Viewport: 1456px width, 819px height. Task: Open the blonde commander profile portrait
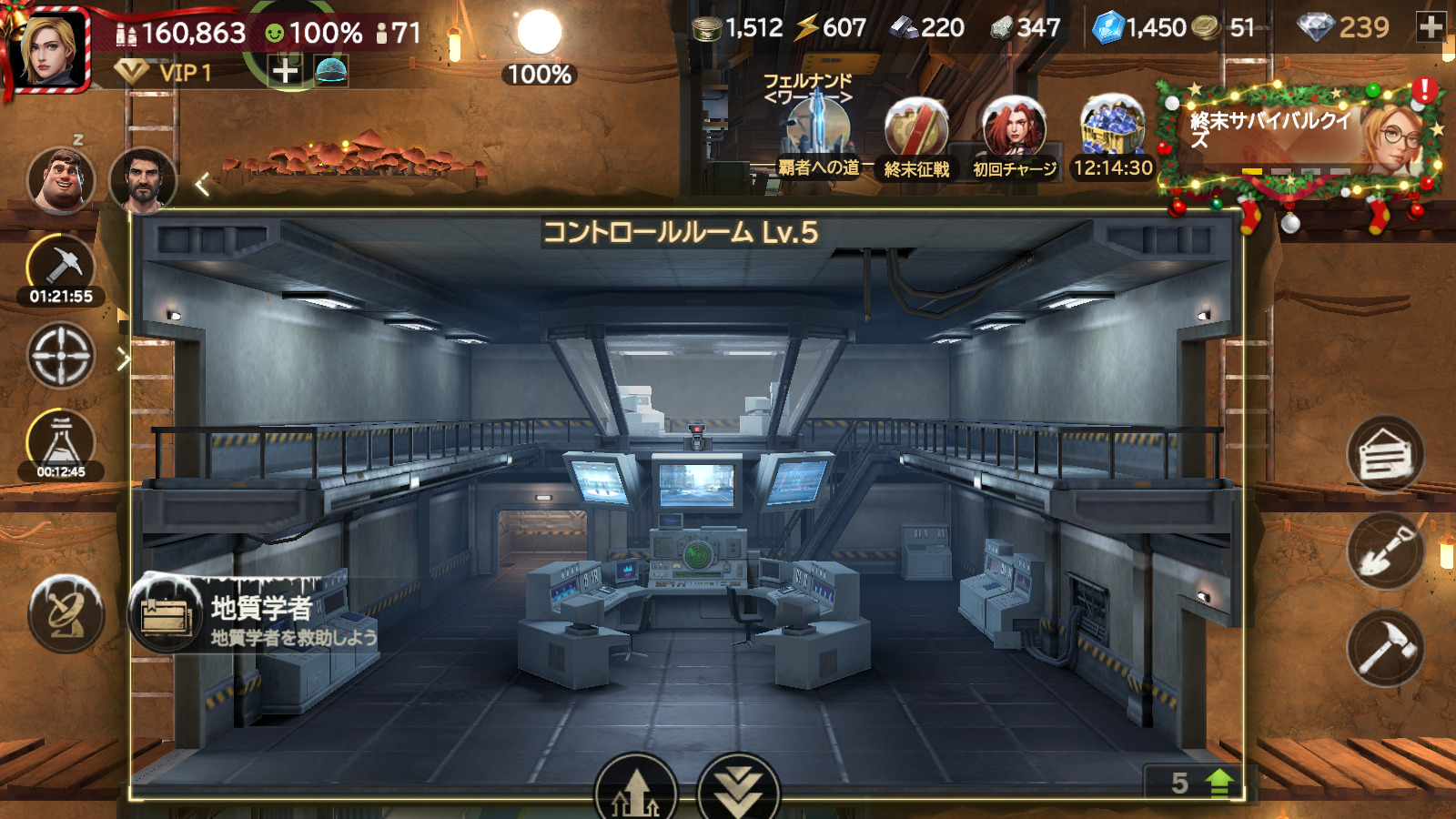[49, 50]
